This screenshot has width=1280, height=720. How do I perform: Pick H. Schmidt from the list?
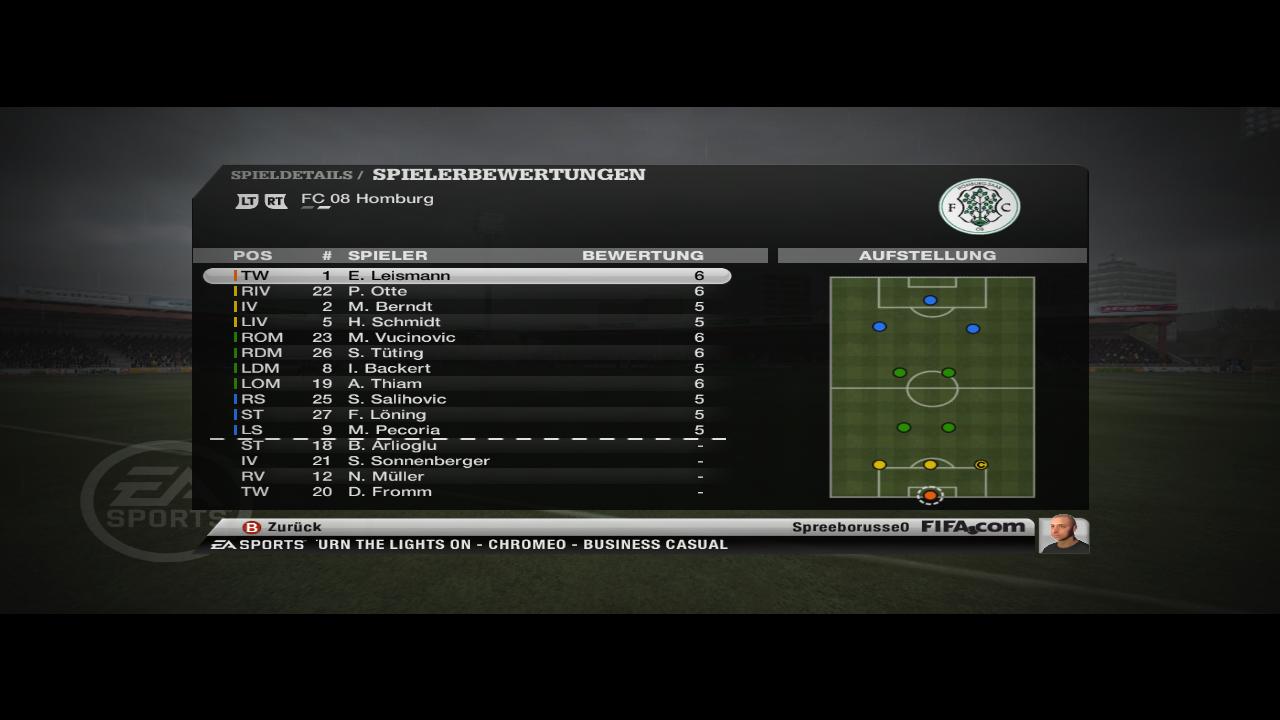(x=467, y=322)
